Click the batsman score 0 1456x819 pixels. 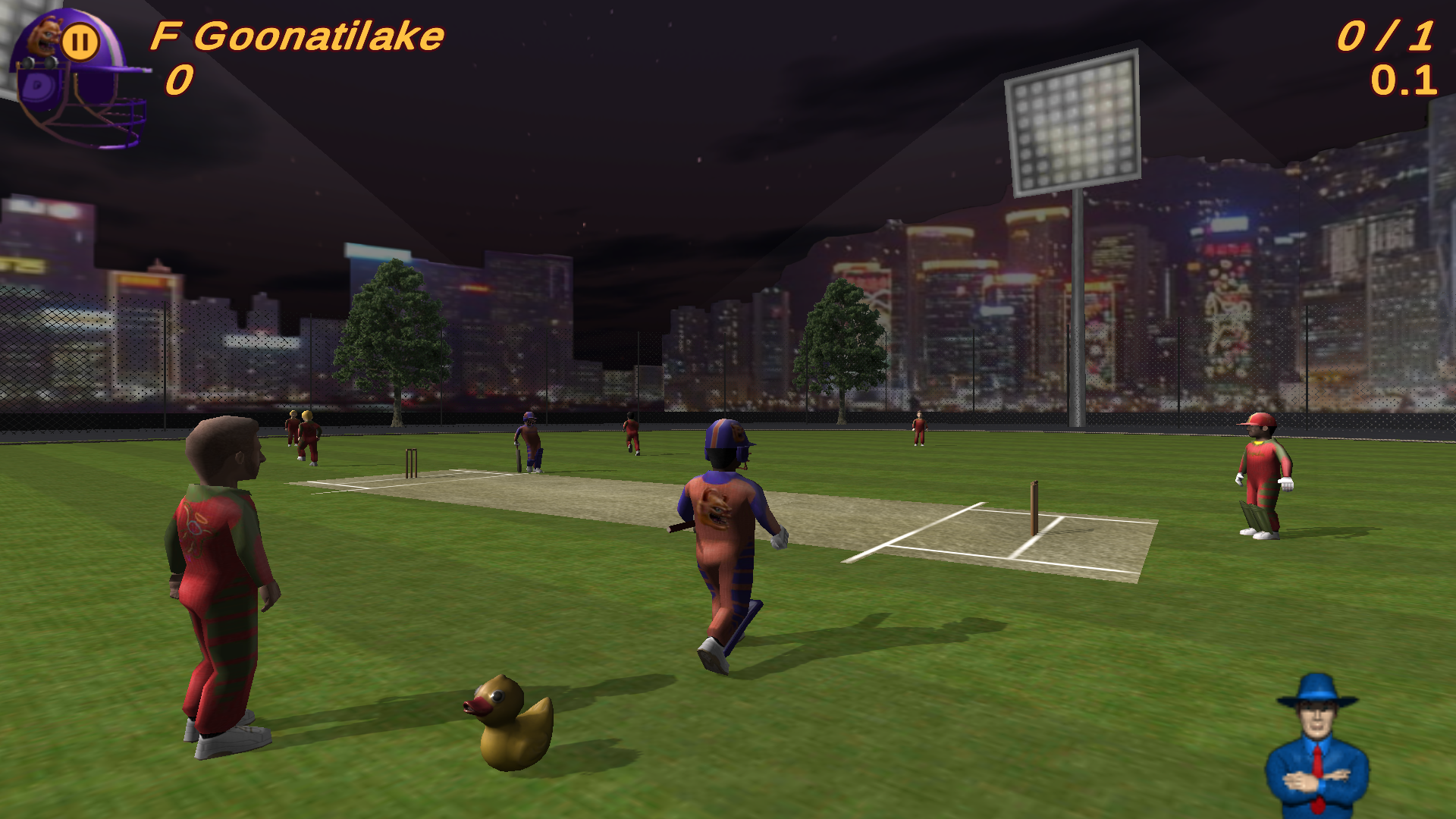(x=178, y=80)
